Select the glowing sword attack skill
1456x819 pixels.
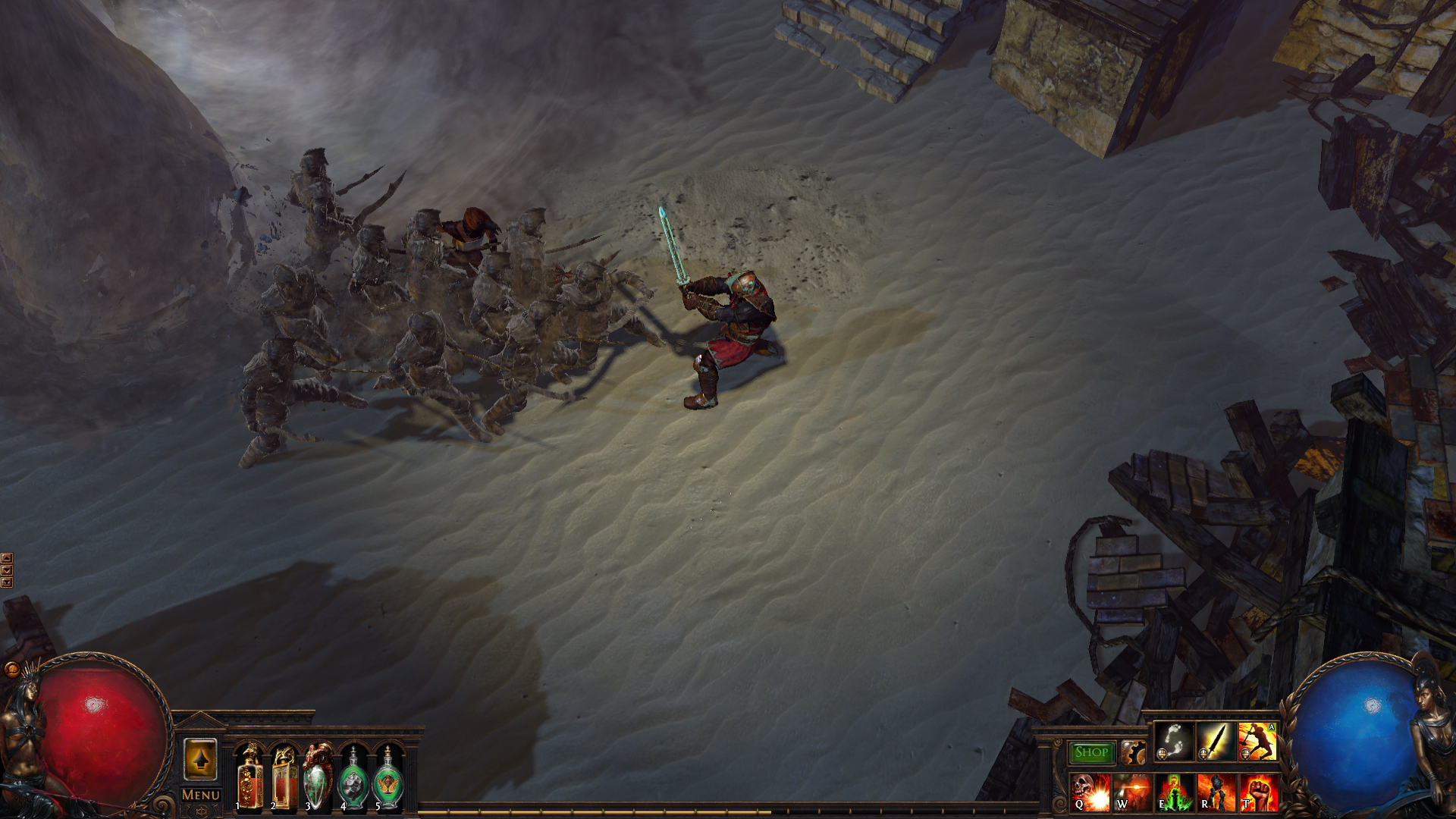pos(1216,742)
